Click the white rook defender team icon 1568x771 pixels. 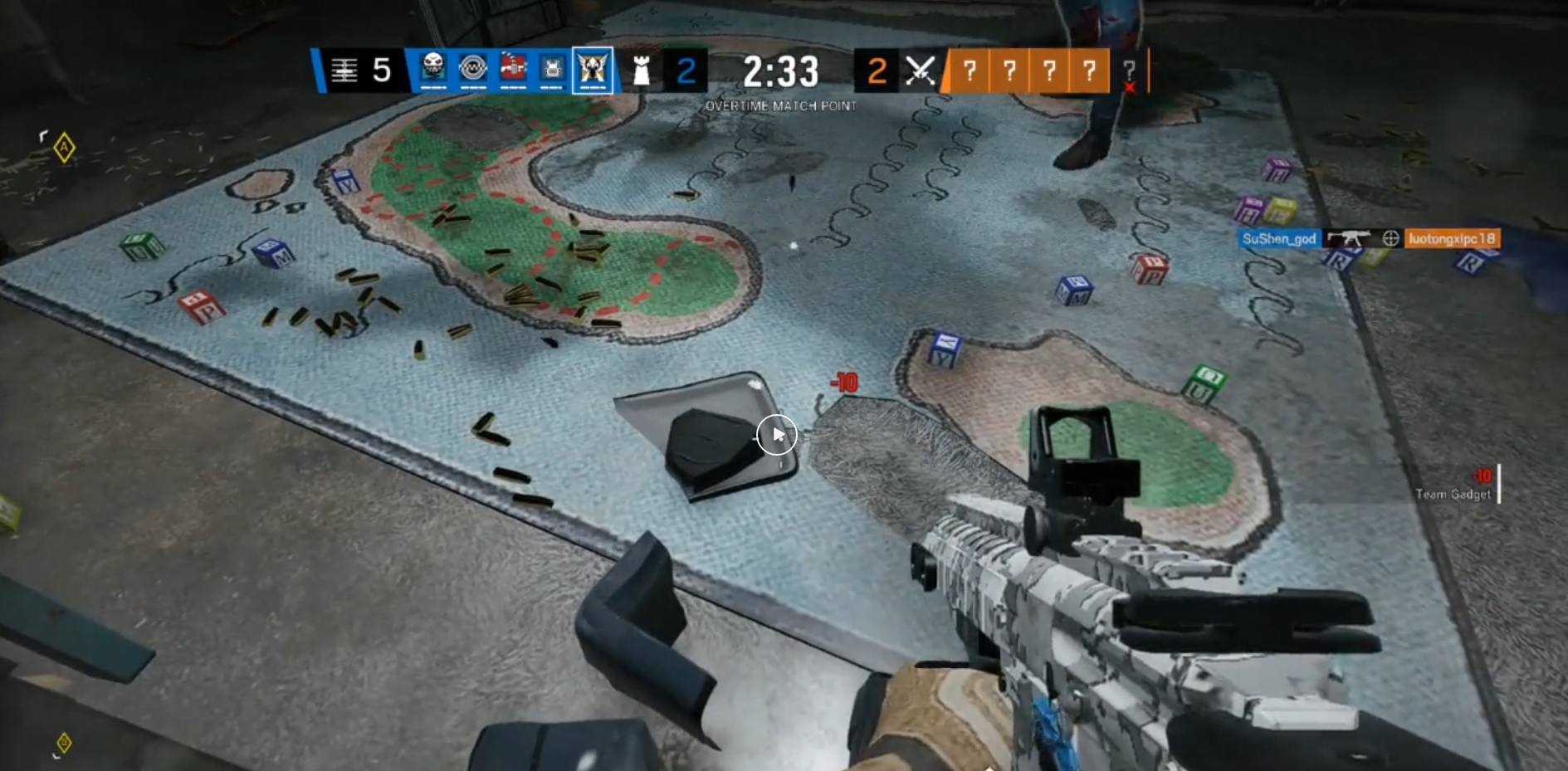(641, 71)
